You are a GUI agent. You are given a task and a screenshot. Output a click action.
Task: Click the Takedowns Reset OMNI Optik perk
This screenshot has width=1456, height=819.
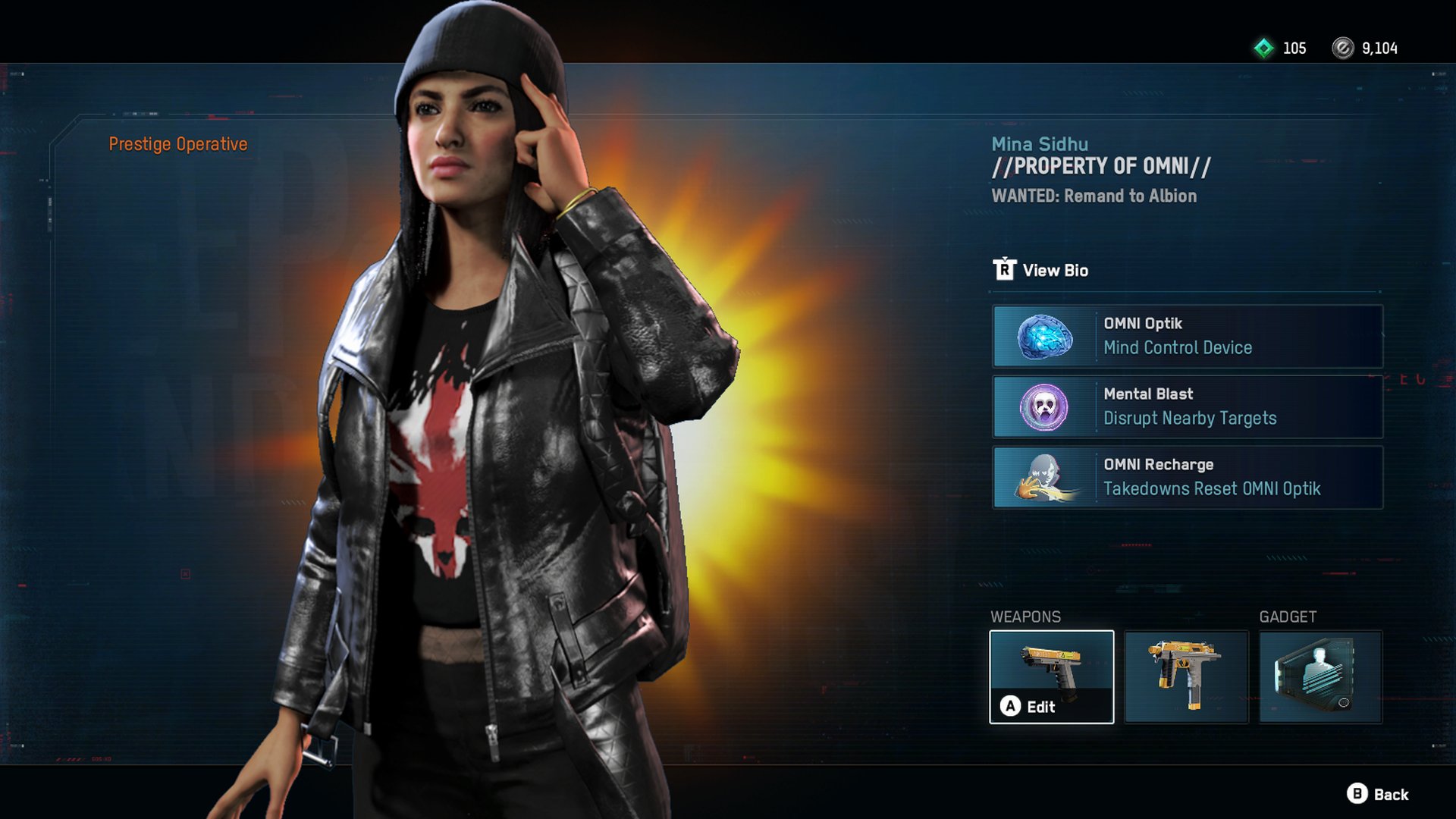(1187, 478)
